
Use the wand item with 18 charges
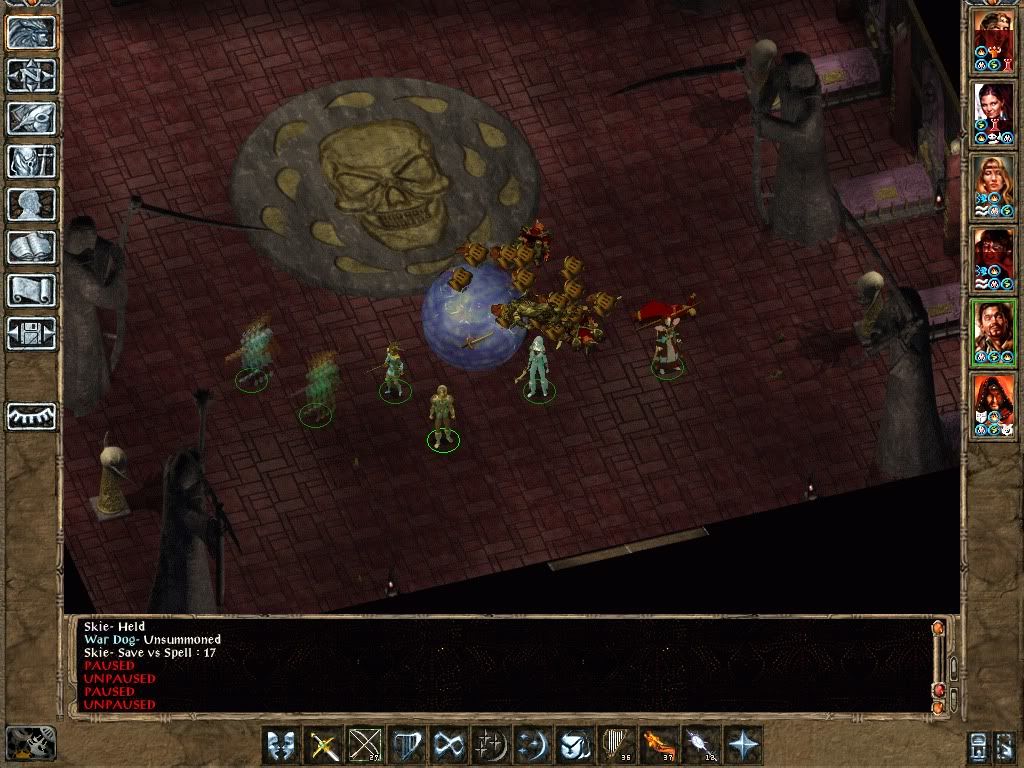point(701,746)
